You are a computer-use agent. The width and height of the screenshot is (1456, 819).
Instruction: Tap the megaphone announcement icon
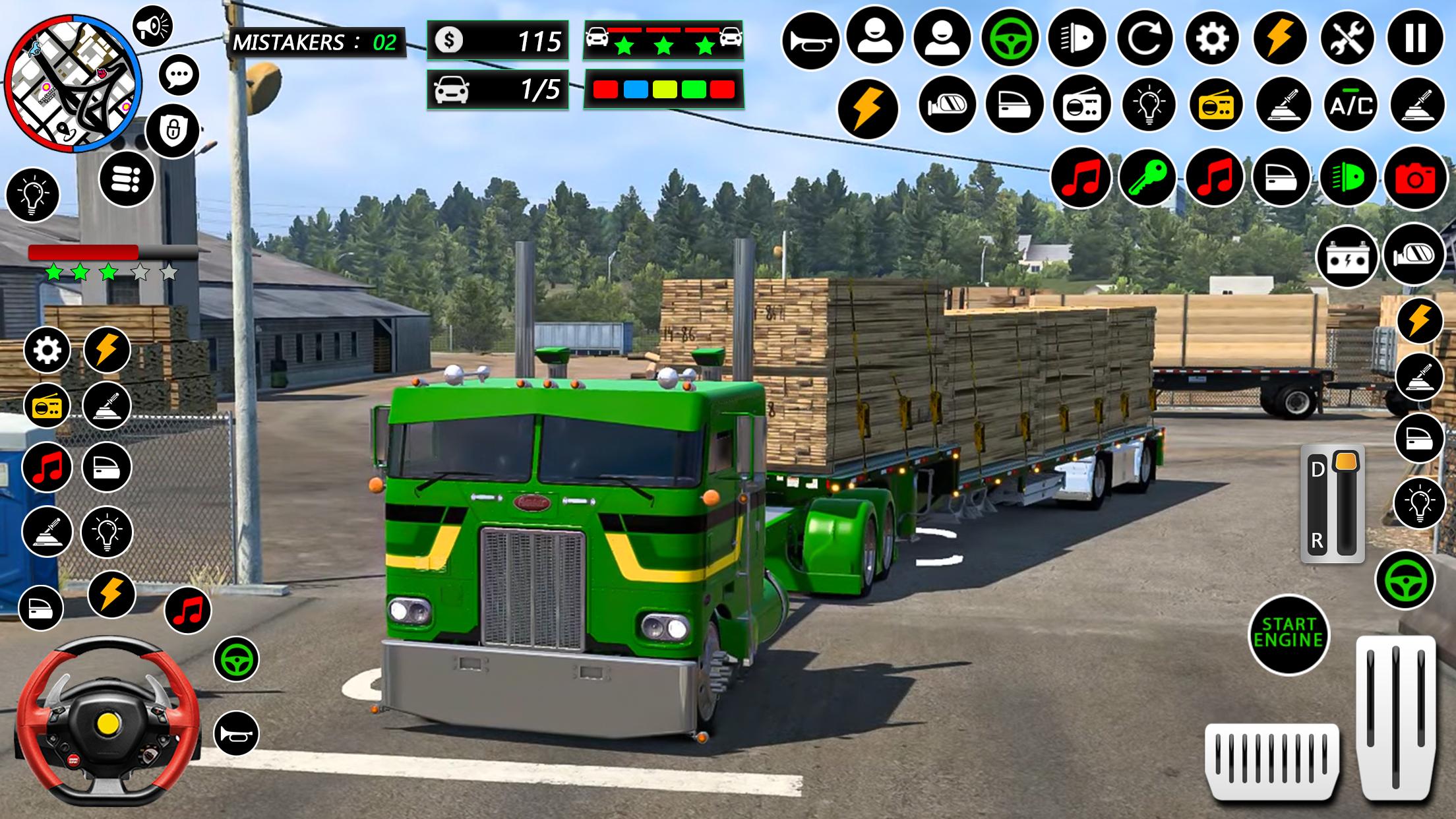click(x=152, y=27)
